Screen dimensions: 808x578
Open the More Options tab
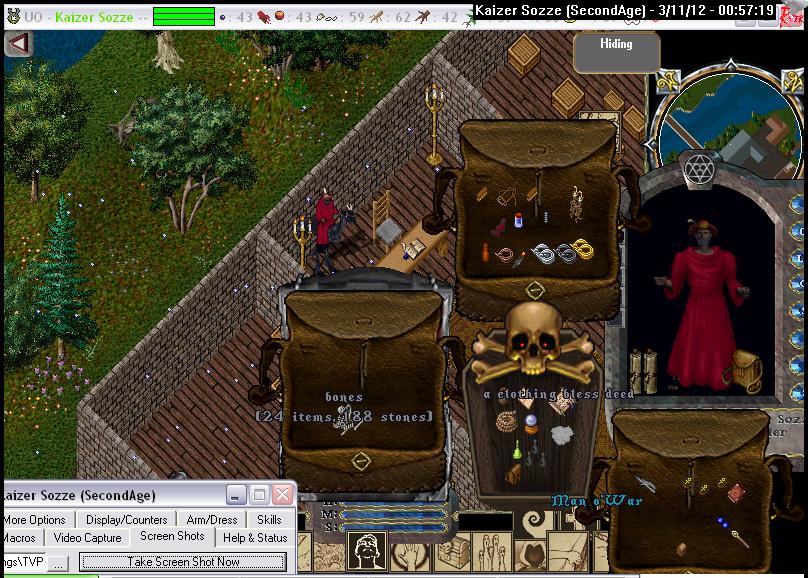[x=34, y=519]
